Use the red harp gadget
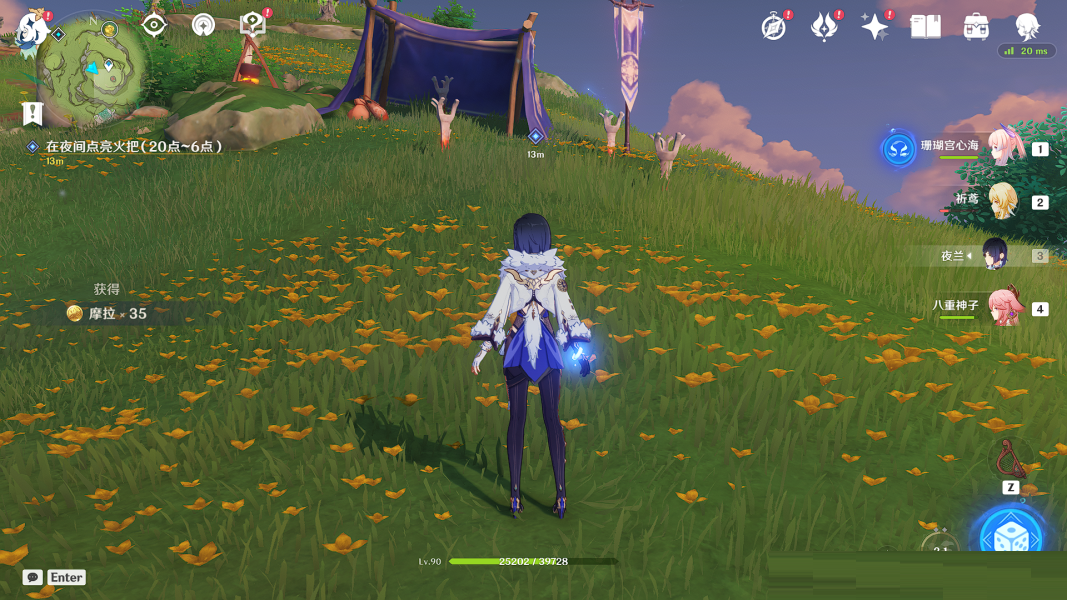 click(1011, 459)
